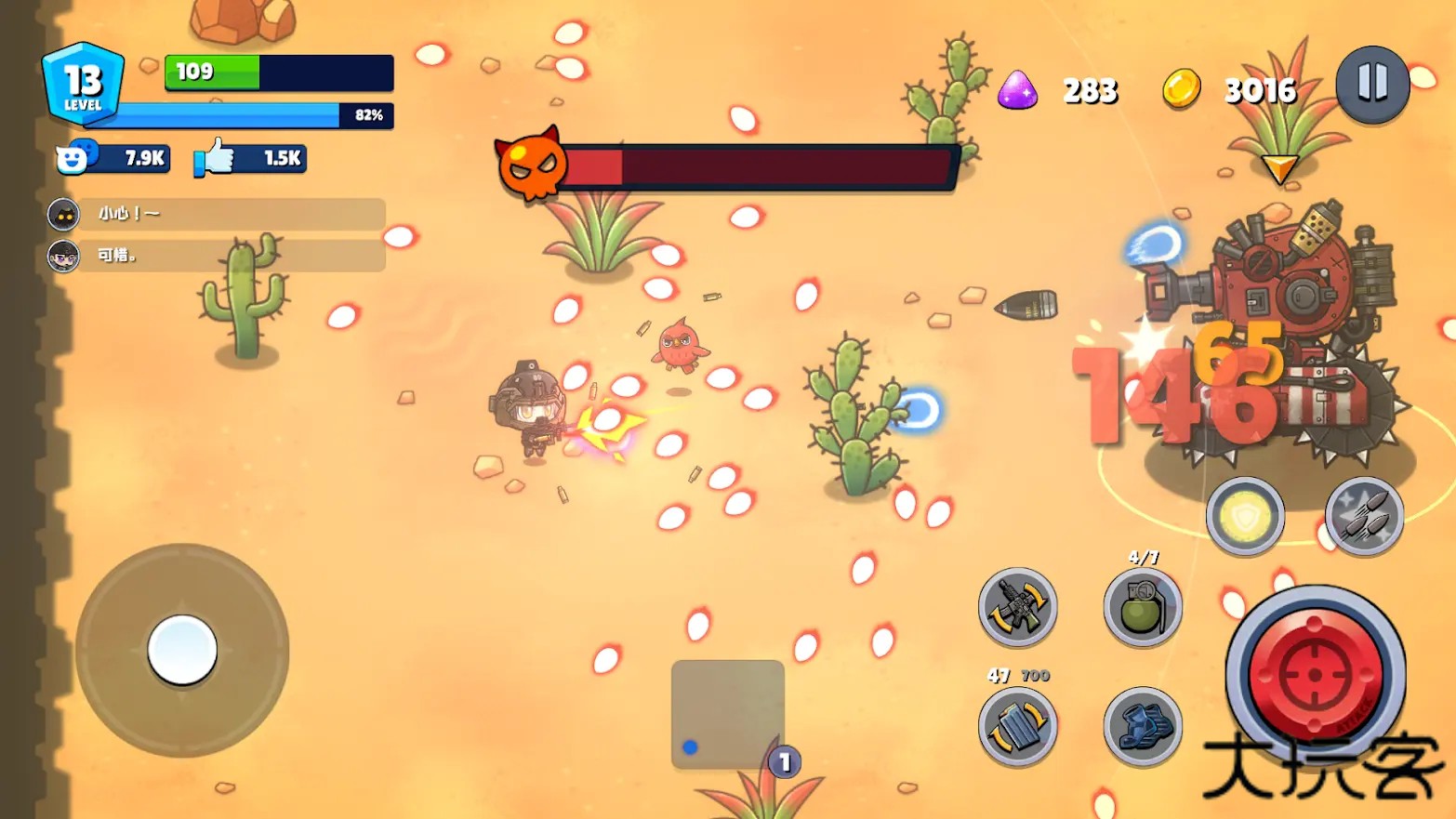Swap weapon using the rifle icon
The width and height of the screenshot is (1456, 819).
tap(1017, 607)
